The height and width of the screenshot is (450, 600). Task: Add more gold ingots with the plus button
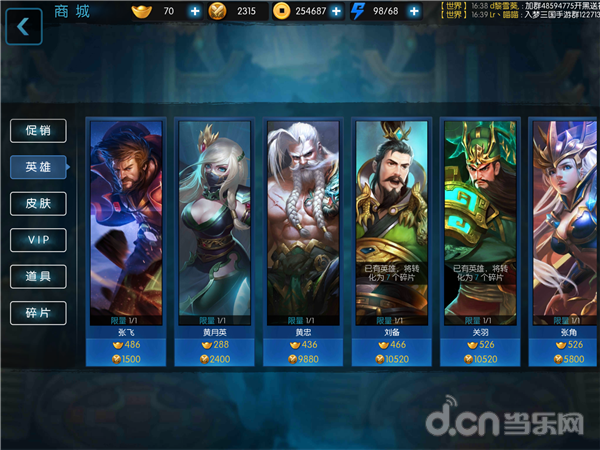[194, 12]
